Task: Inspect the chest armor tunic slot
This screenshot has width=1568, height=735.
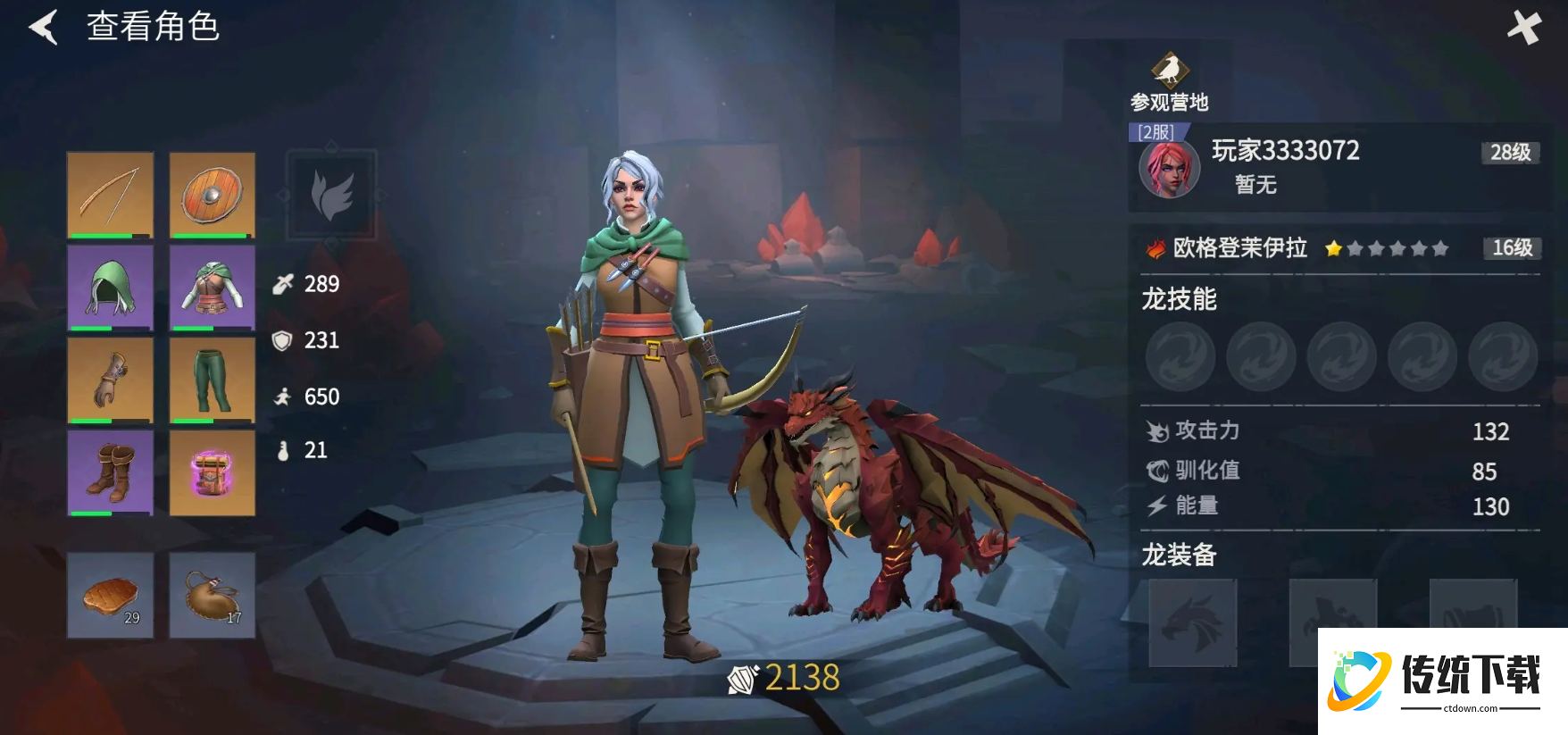Action: pyautogui.click(x=213, y=288)
